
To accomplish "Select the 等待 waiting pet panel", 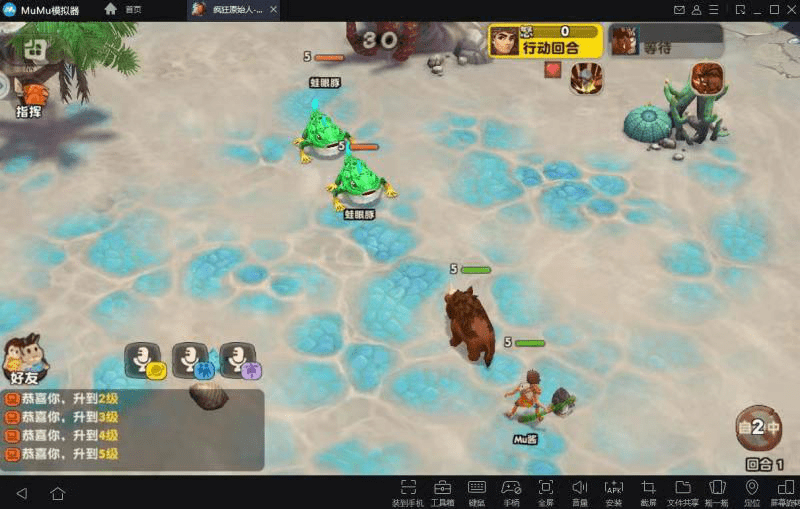I will 664,40.
